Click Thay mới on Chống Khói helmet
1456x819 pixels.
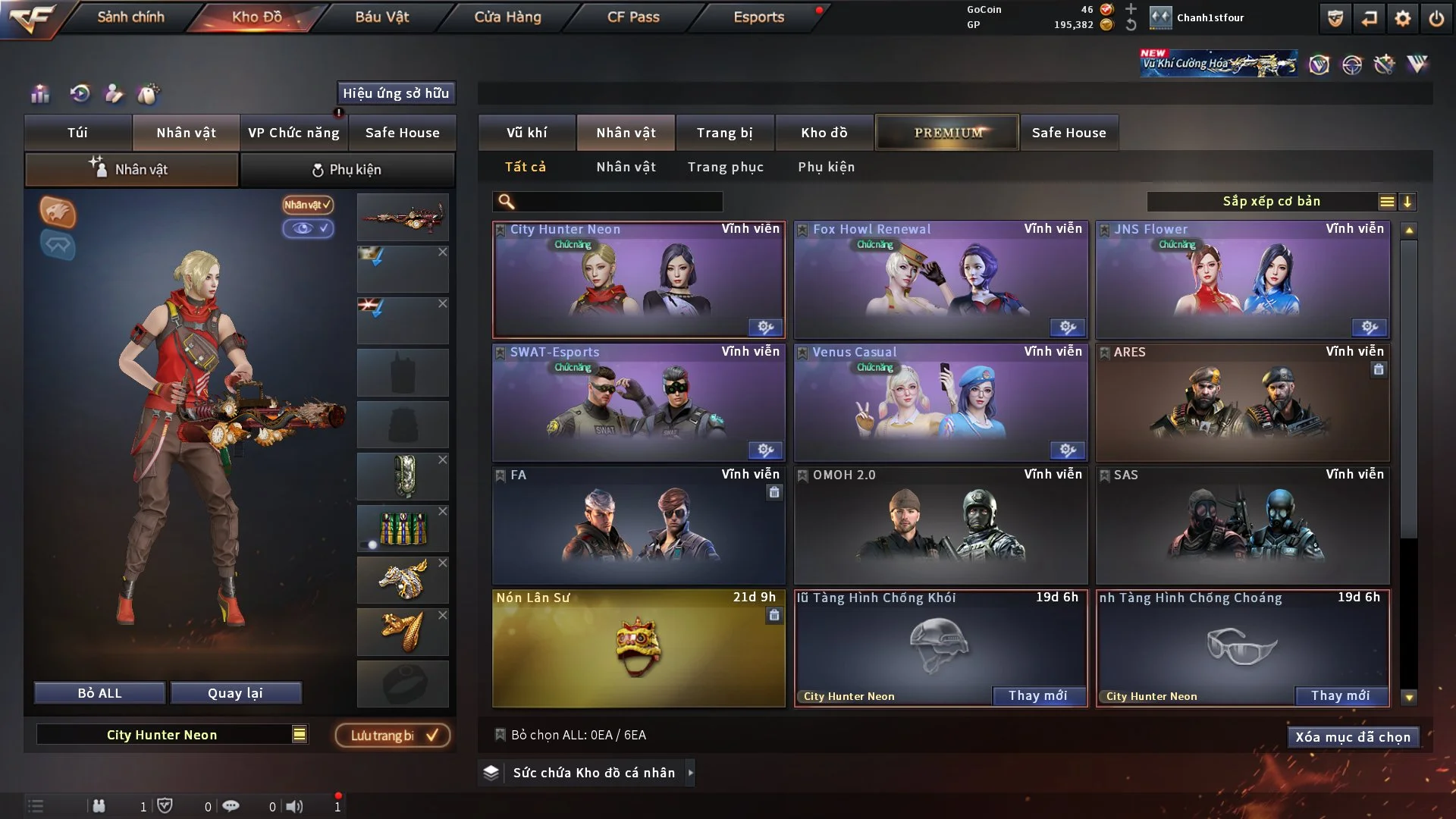click(x=1037, y=695)
